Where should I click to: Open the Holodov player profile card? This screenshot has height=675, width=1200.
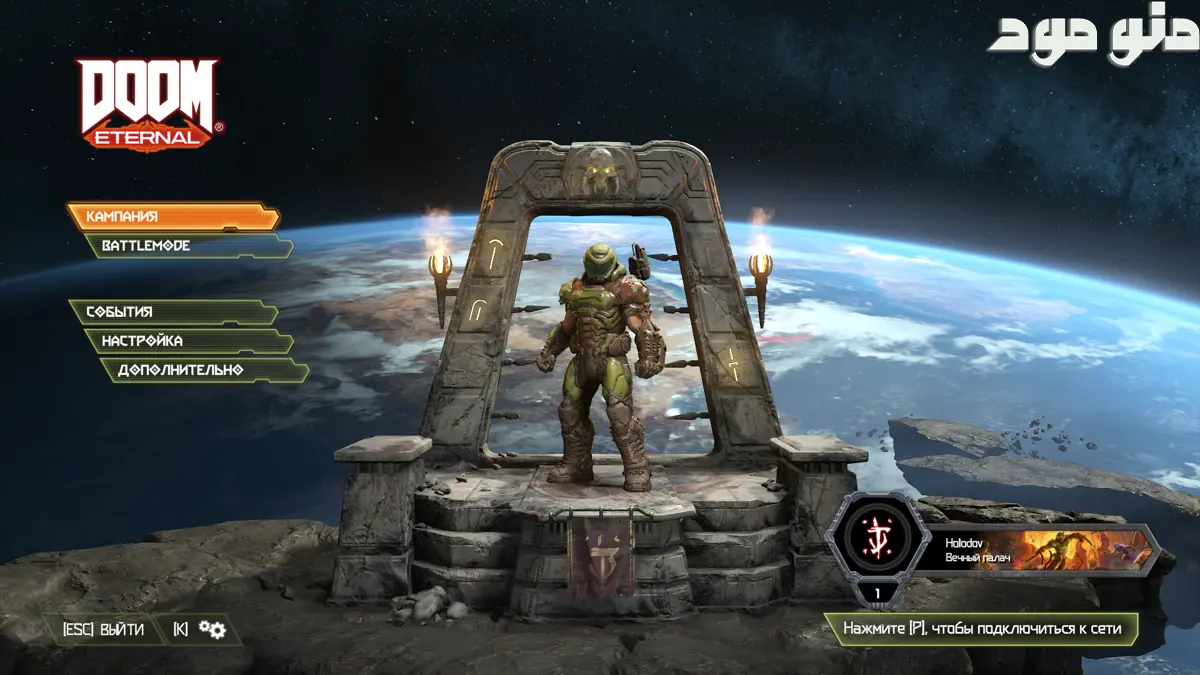point(1040,550)
